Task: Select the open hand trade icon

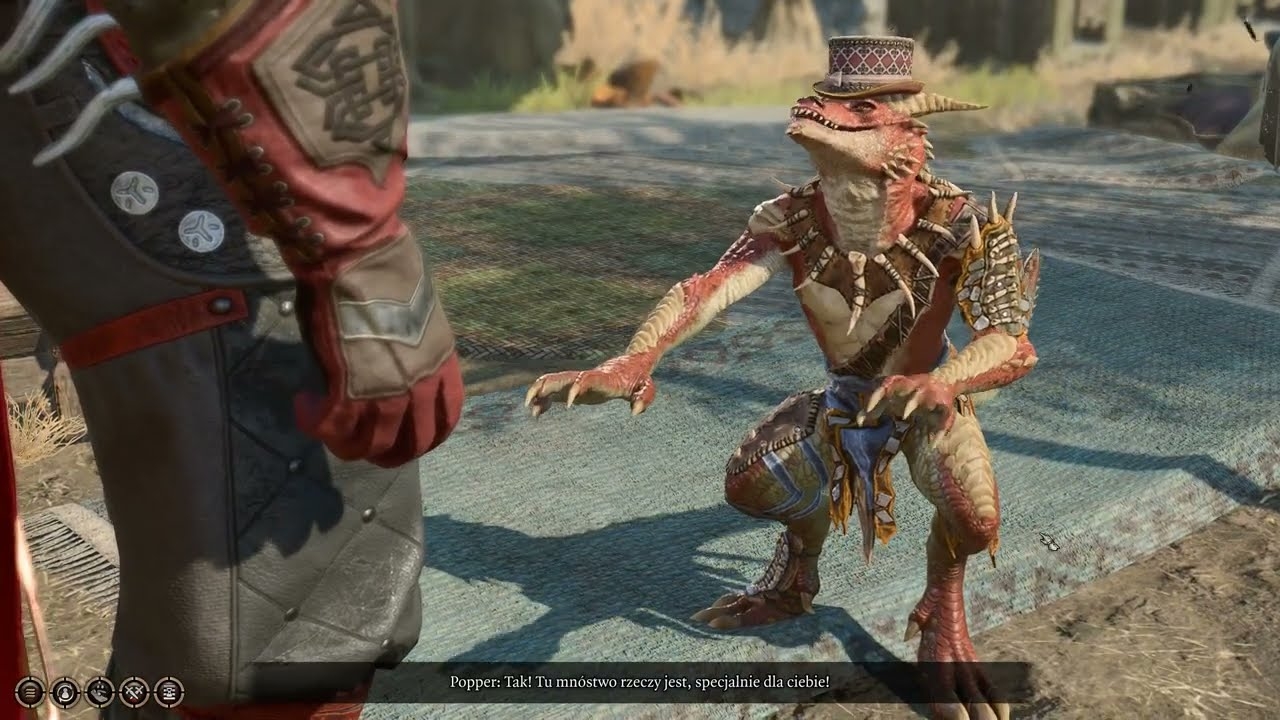Action: click(x=100, y=690)
